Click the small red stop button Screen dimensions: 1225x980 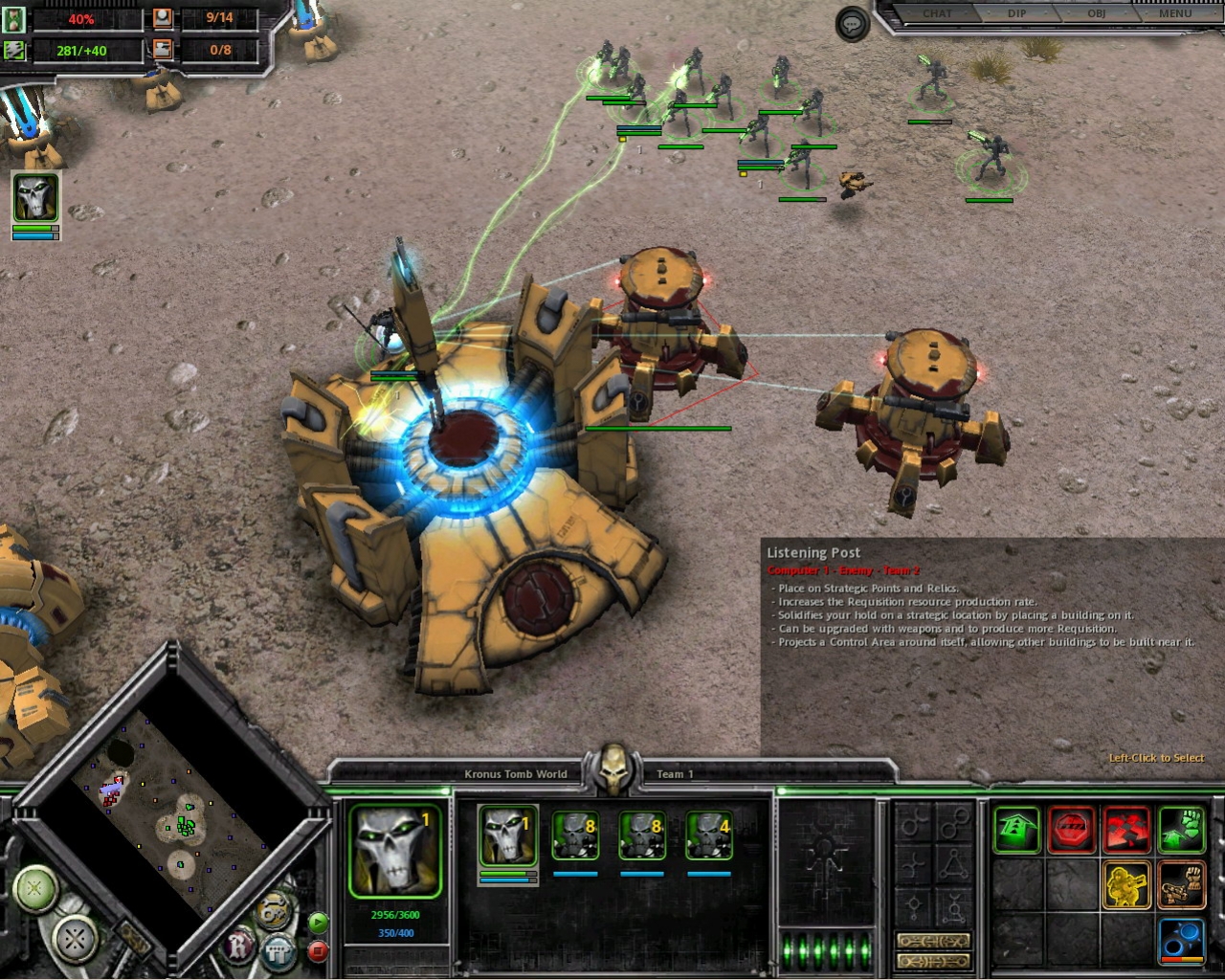pyautogui.click(x=318, y=951)
